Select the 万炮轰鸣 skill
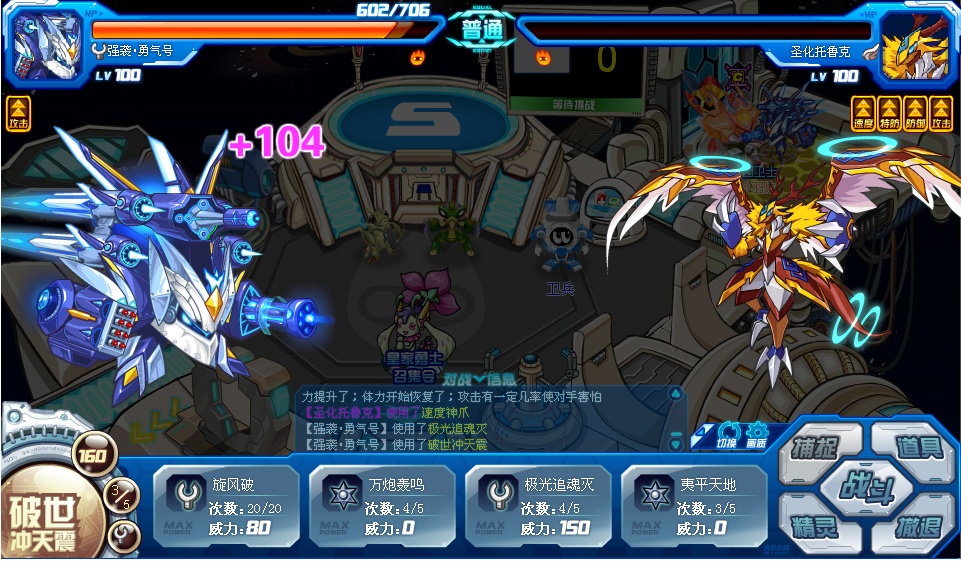The image size is (961, 561). (x=381, y=506)
